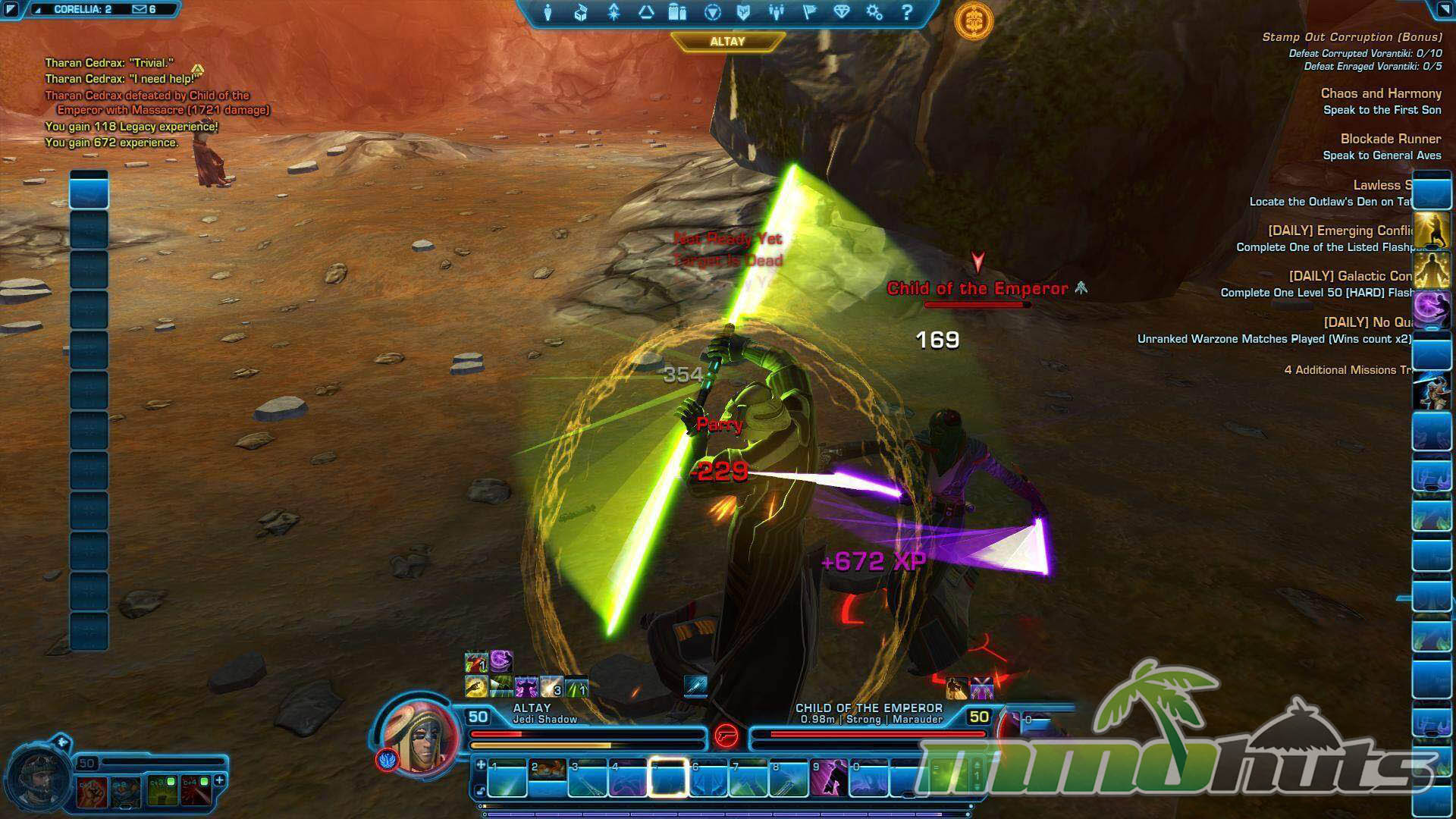Show the guild flag menu icon
1456x819 pixels.
pos(809,12)
